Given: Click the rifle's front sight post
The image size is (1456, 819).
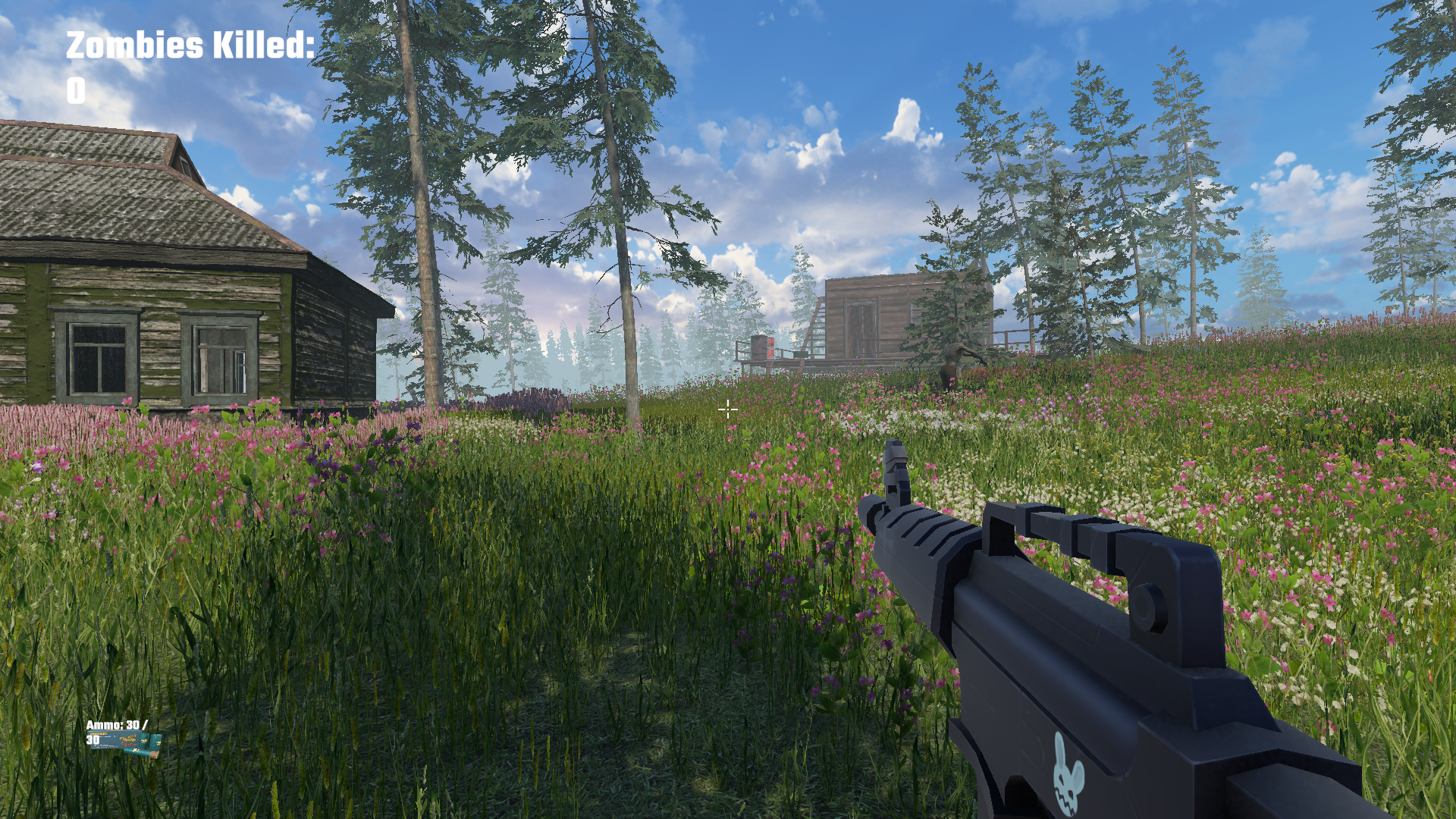Looking at the screenshot, I should point(896,466).
